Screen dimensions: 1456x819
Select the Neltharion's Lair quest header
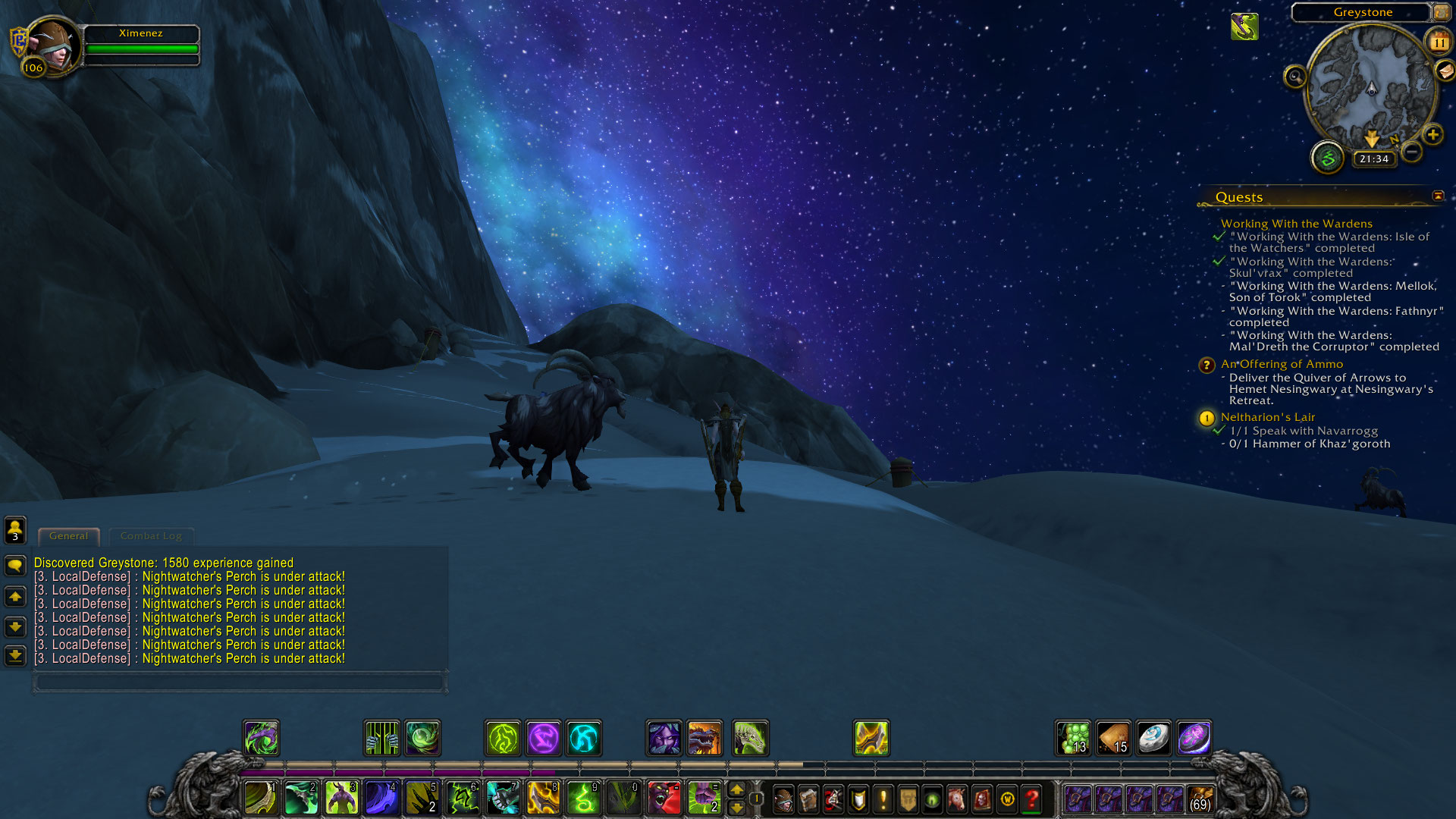1267,417
